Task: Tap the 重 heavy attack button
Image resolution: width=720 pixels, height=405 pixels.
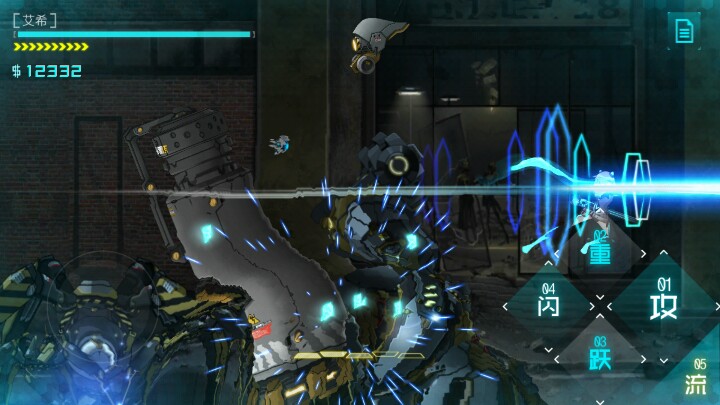Action: tap(600, 253)
